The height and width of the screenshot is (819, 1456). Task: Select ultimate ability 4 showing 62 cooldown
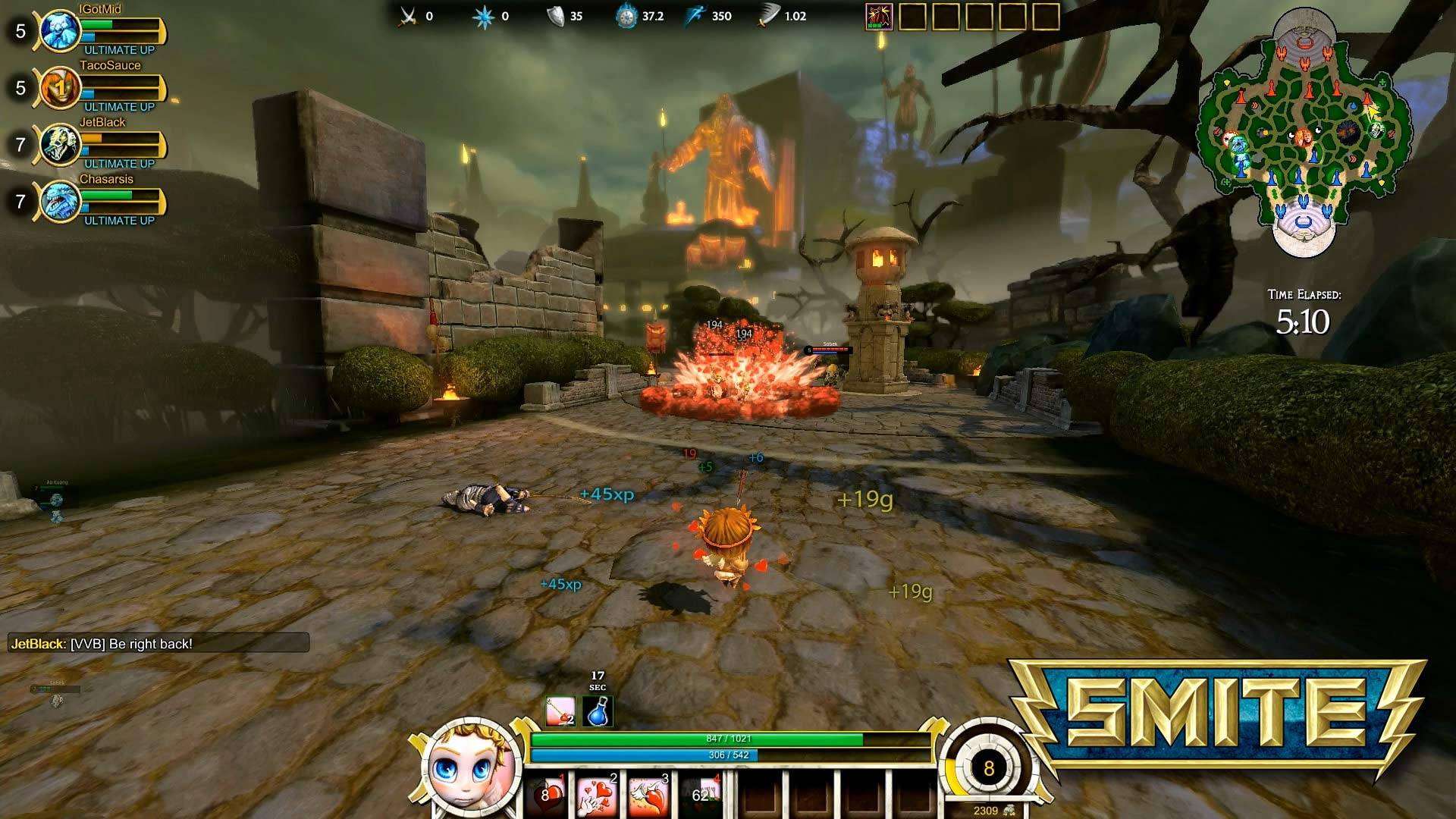coord(701,796)
